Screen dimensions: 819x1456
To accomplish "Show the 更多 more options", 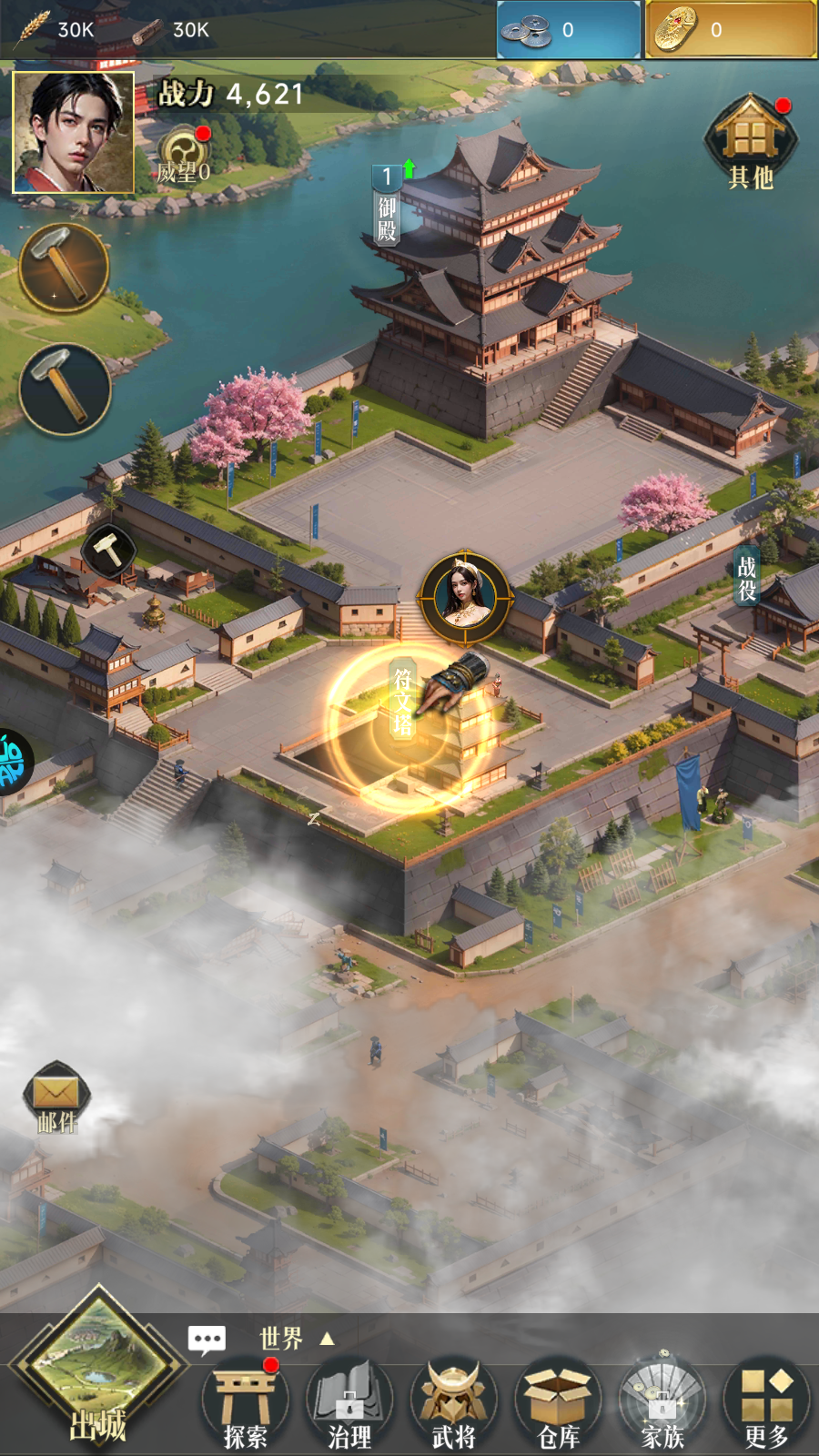I will pyautogui.click(x=766, y=1406).
